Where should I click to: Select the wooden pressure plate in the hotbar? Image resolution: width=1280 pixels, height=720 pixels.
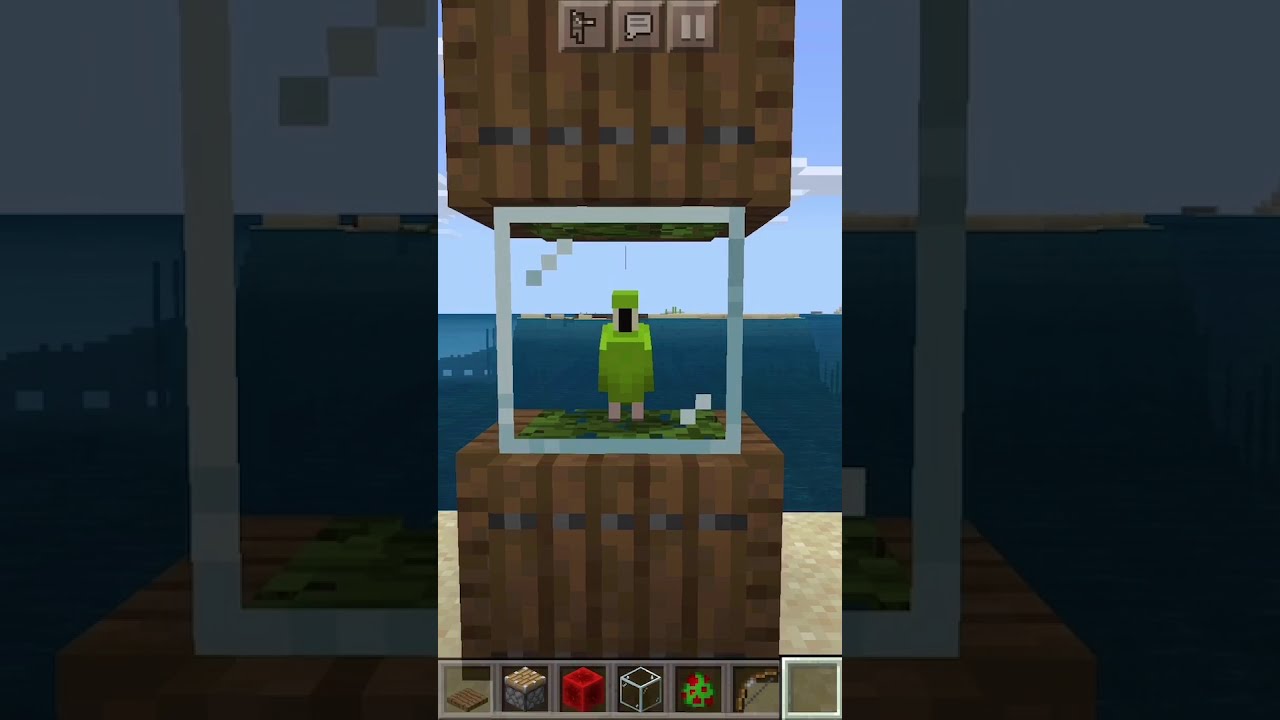pos(467,686)
